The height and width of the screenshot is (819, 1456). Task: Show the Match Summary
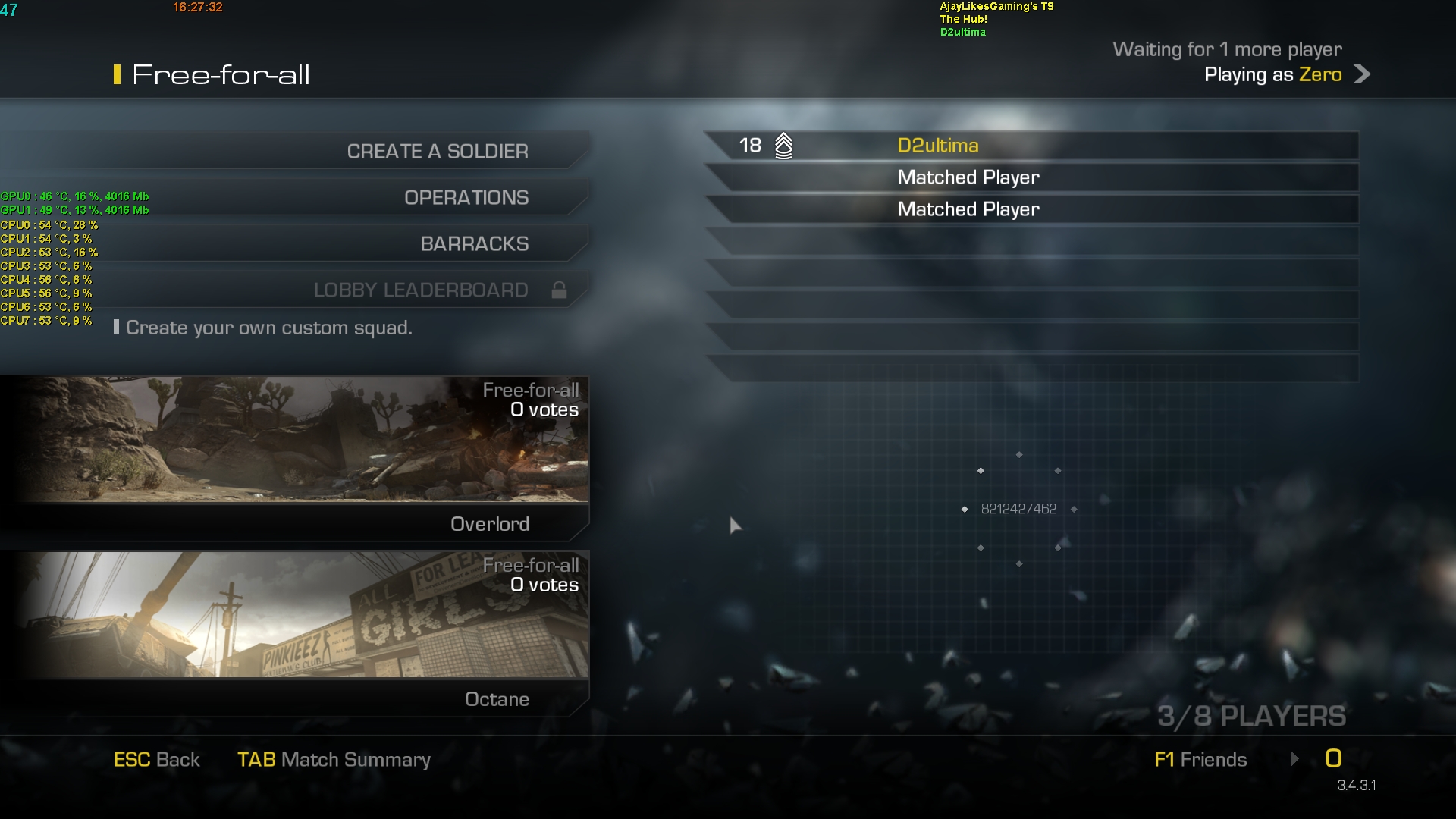tap(334, 759)
